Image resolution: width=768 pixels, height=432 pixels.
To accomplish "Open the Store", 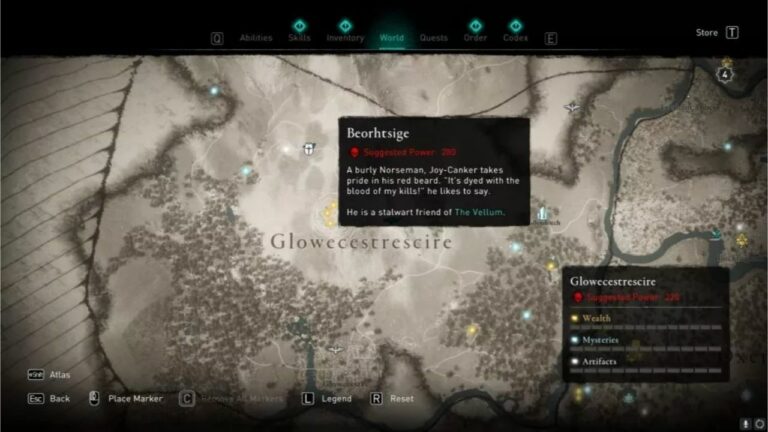I will coord(707,33).
